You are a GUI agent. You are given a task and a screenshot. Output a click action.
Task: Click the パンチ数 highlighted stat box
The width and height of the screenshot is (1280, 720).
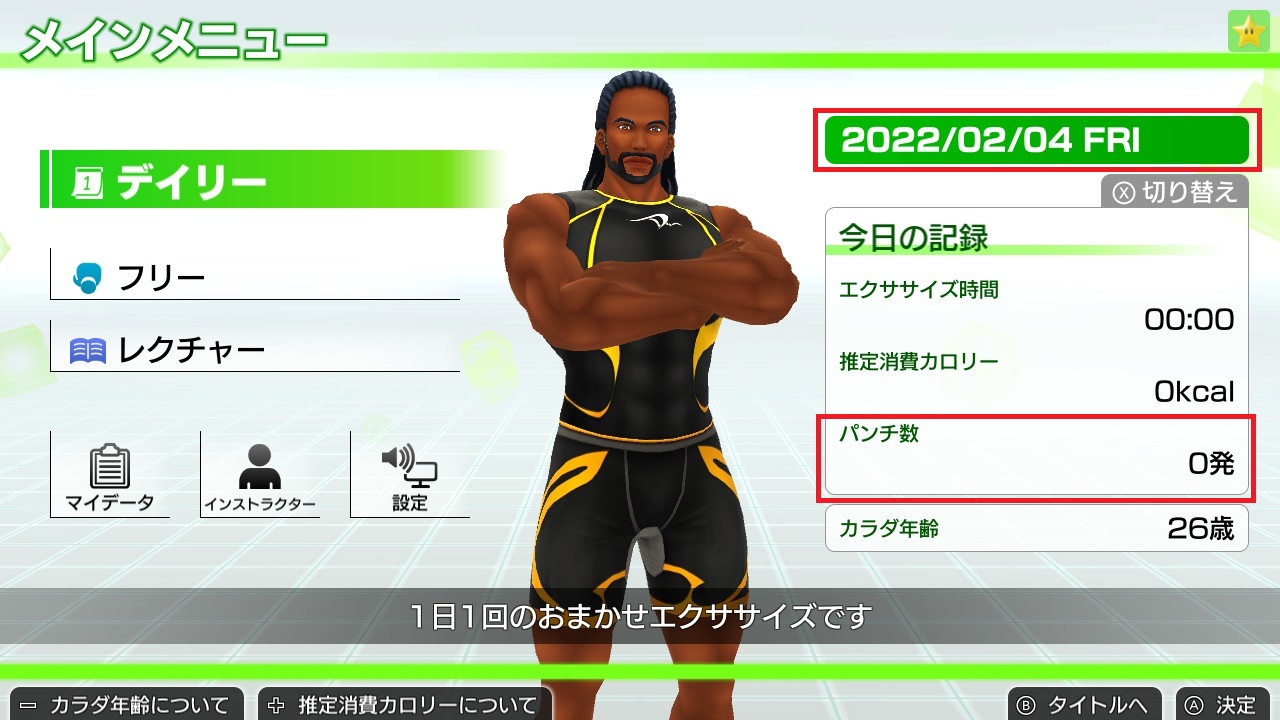coord(1037,453)
